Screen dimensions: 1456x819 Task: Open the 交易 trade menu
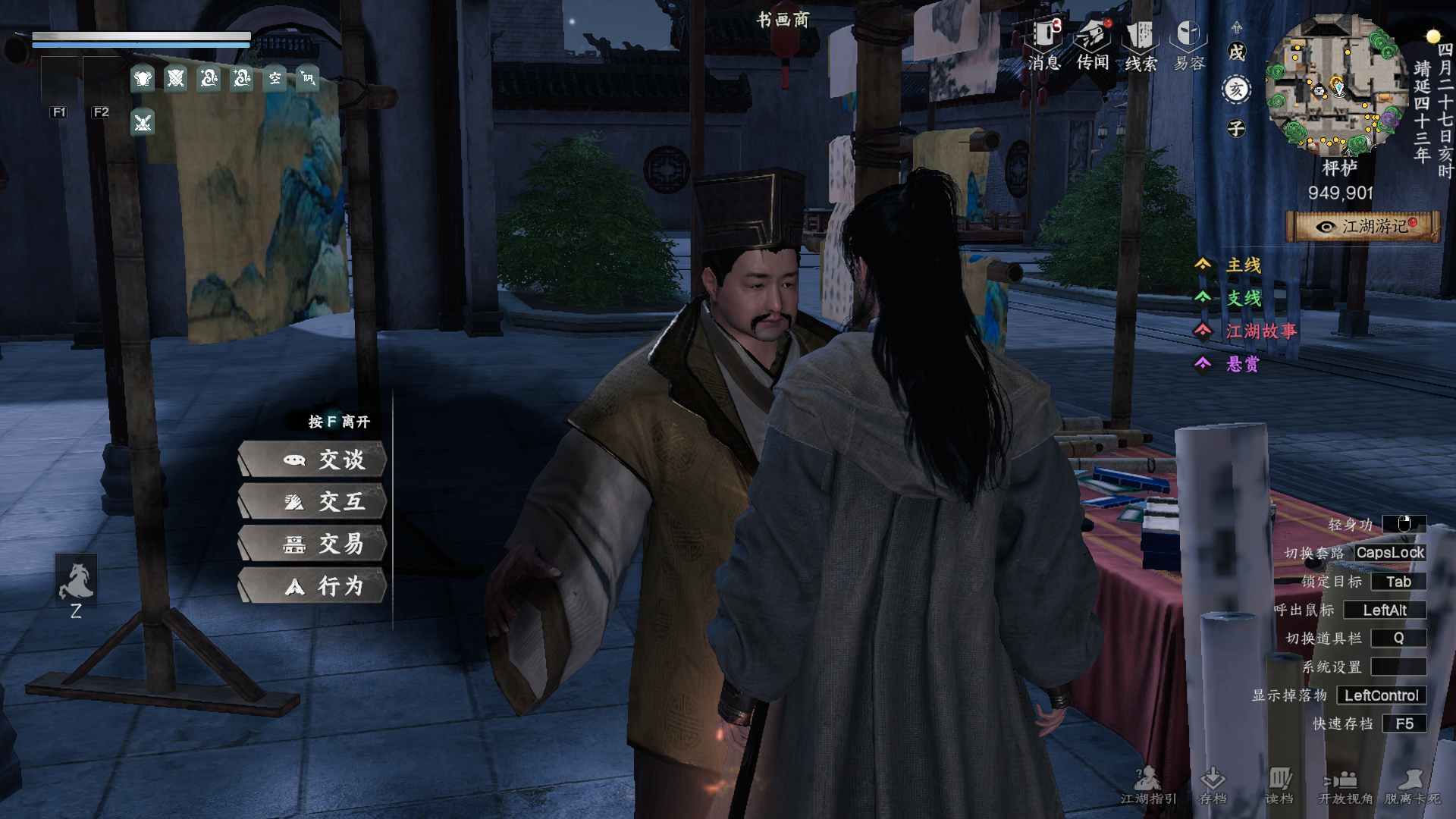312,544
